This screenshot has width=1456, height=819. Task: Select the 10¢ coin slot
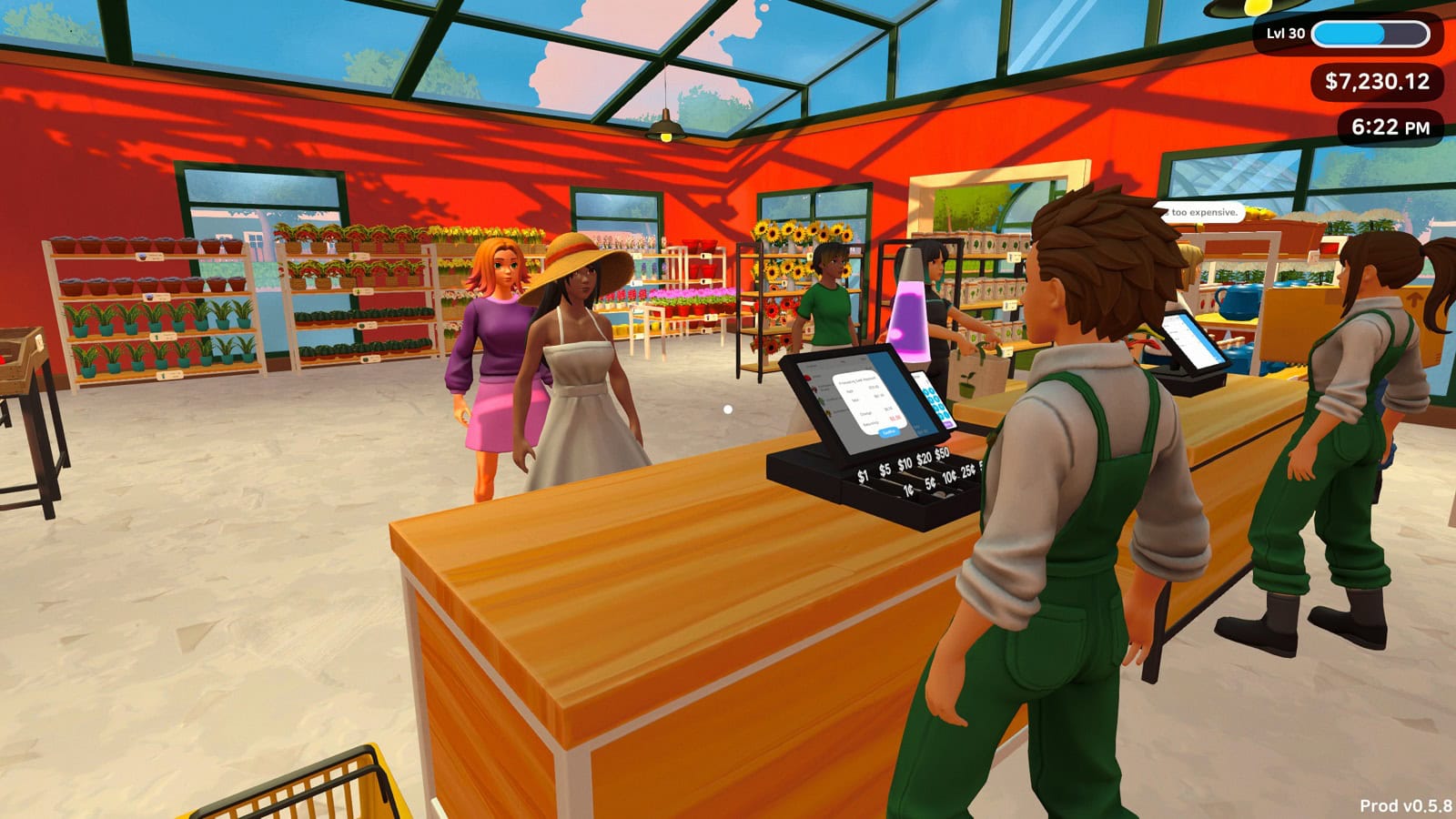pyautogui.click(x=949, y=477)
